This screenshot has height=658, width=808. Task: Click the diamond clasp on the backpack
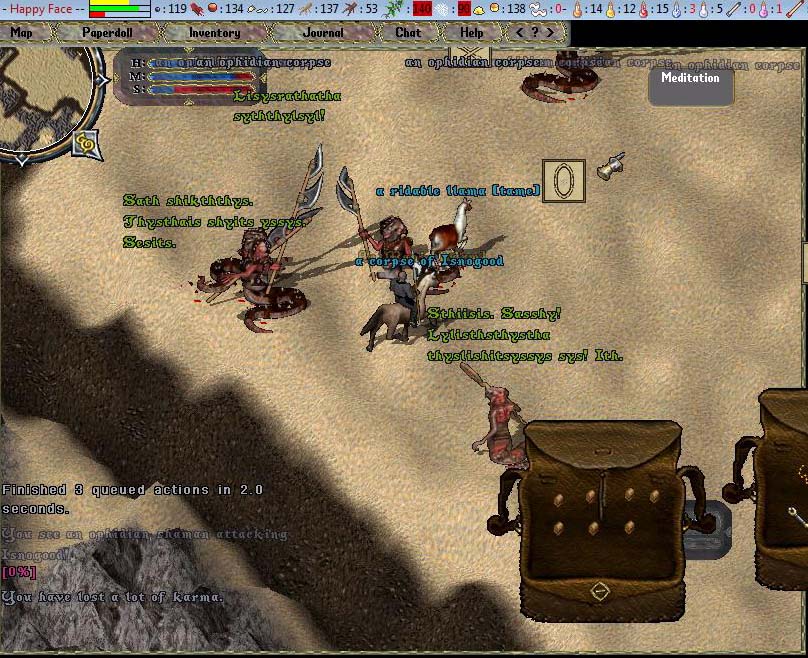598,591
